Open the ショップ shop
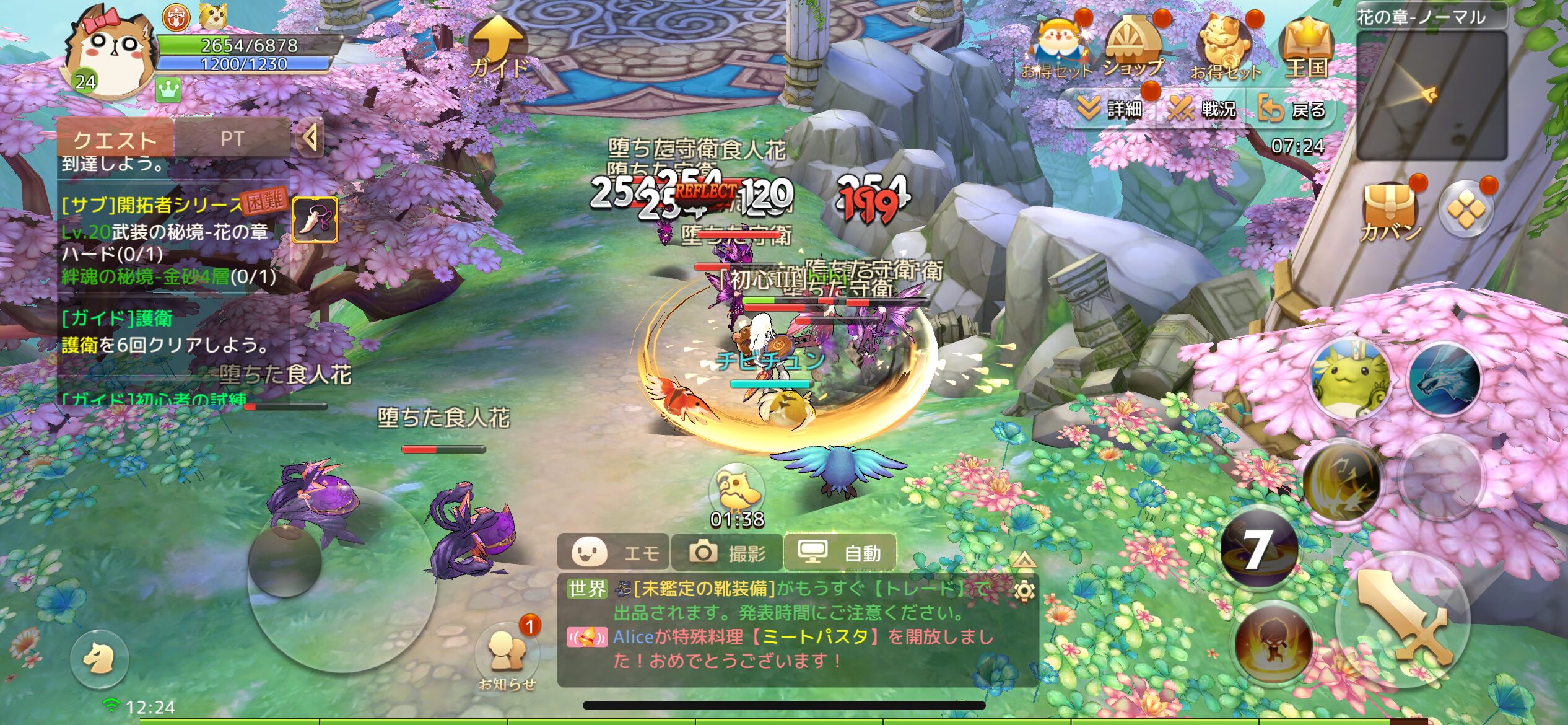The width and height of the screenshot is (1568, 725). click(1133, 48)
